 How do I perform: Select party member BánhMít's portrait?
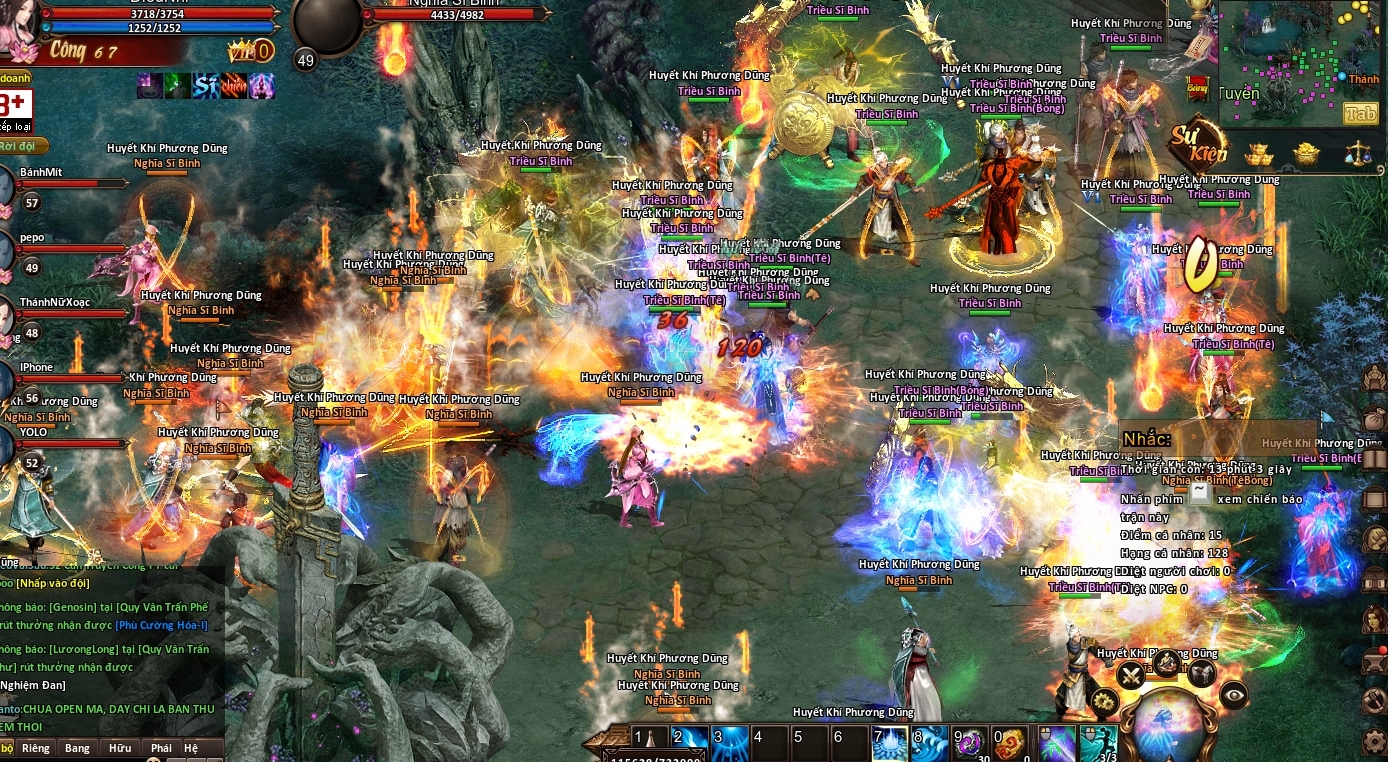coord(5,186)
